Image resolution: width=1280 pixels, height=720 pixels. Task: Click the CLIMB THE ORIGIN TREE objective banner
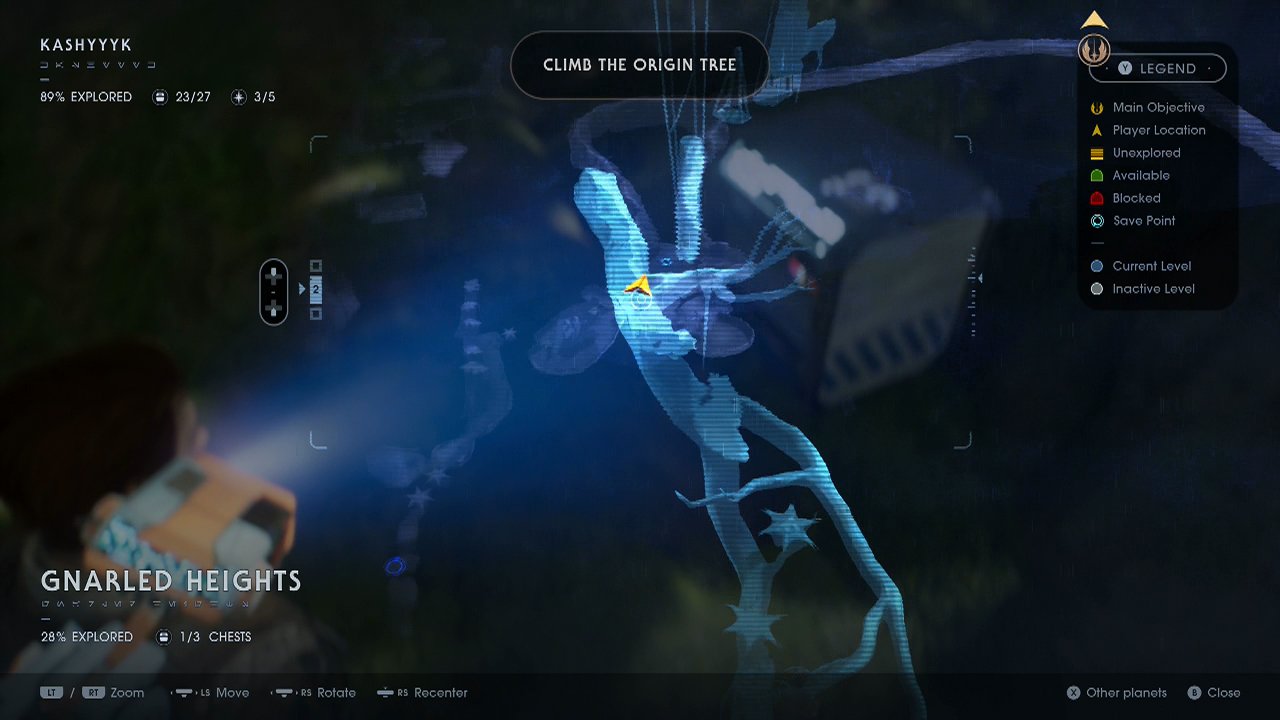pos(640,64)
